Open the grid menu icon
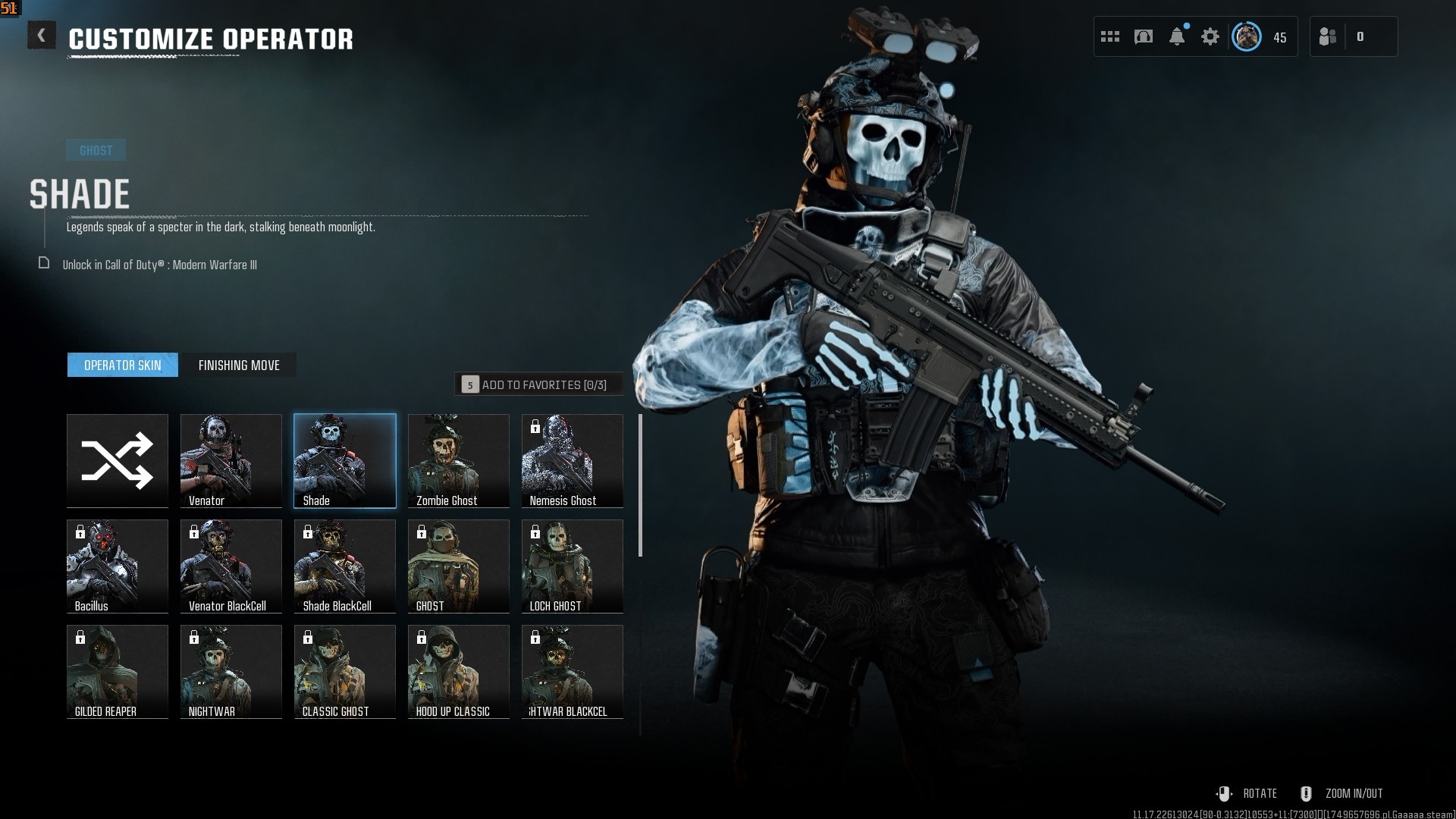The image size is (1456, 819). 1110,36
